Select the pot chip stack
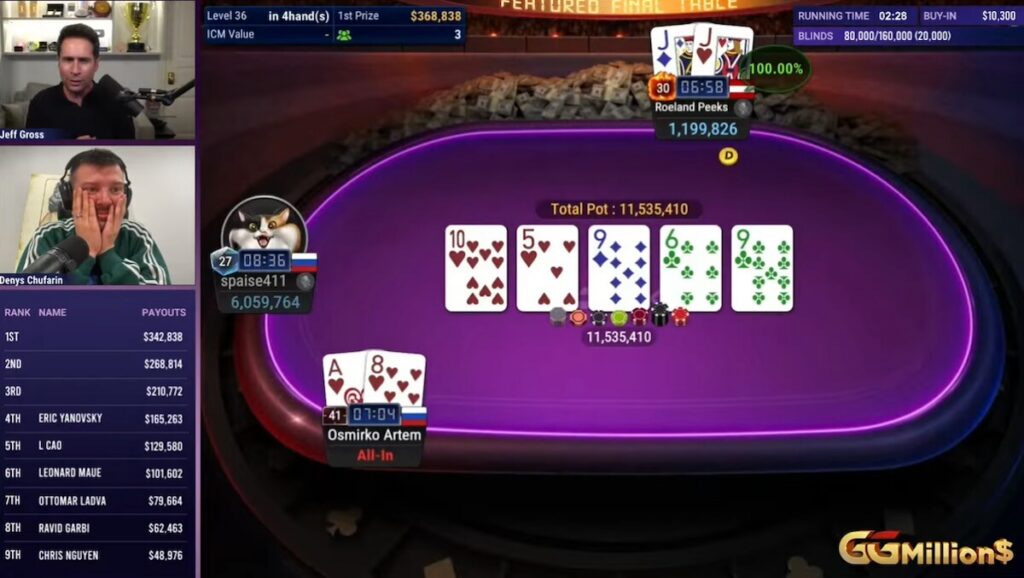 click(618, 317)
